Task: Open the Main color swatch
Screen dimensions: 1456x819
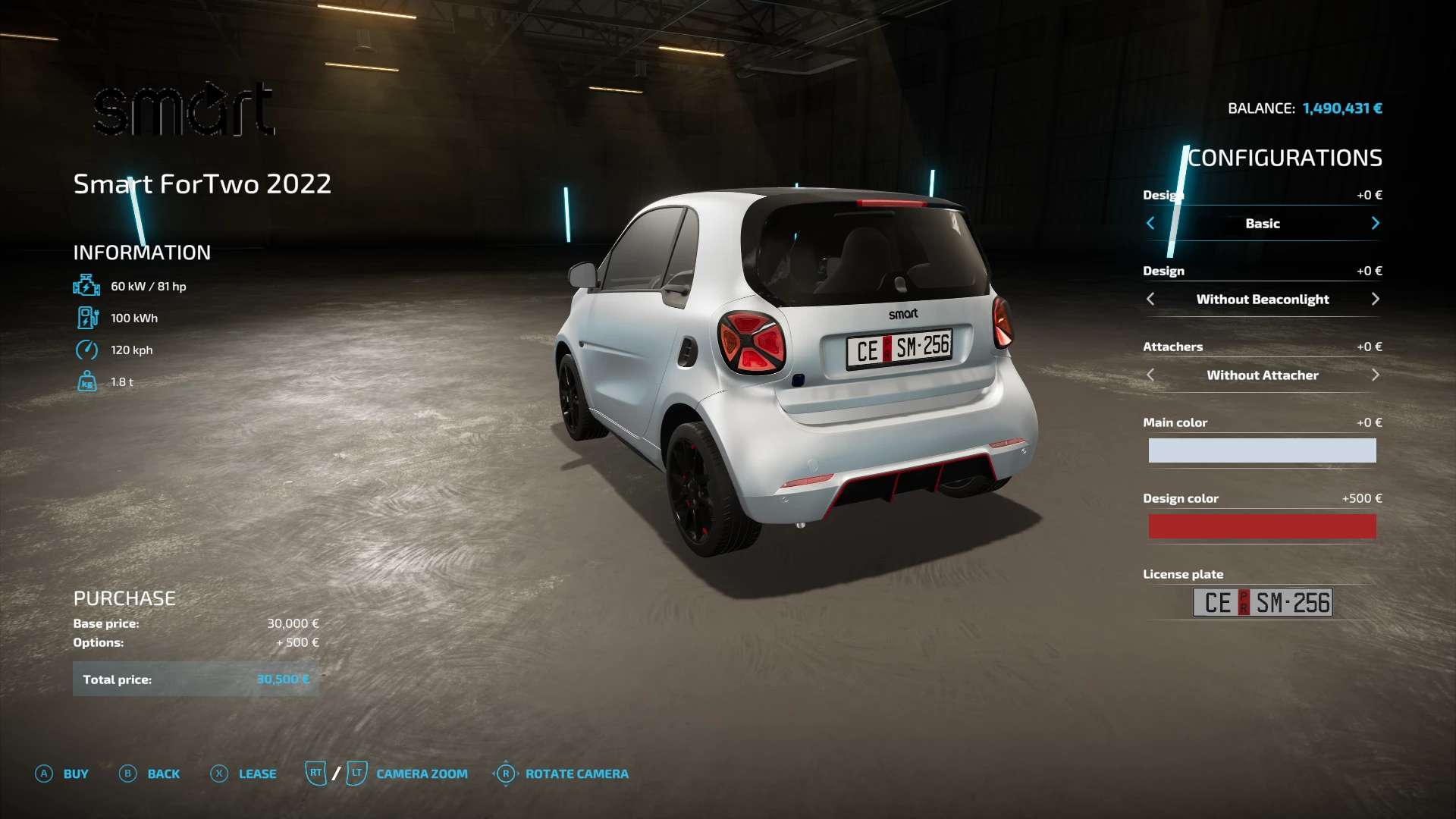Action: pyautogui.click(x=1262, y=450)
